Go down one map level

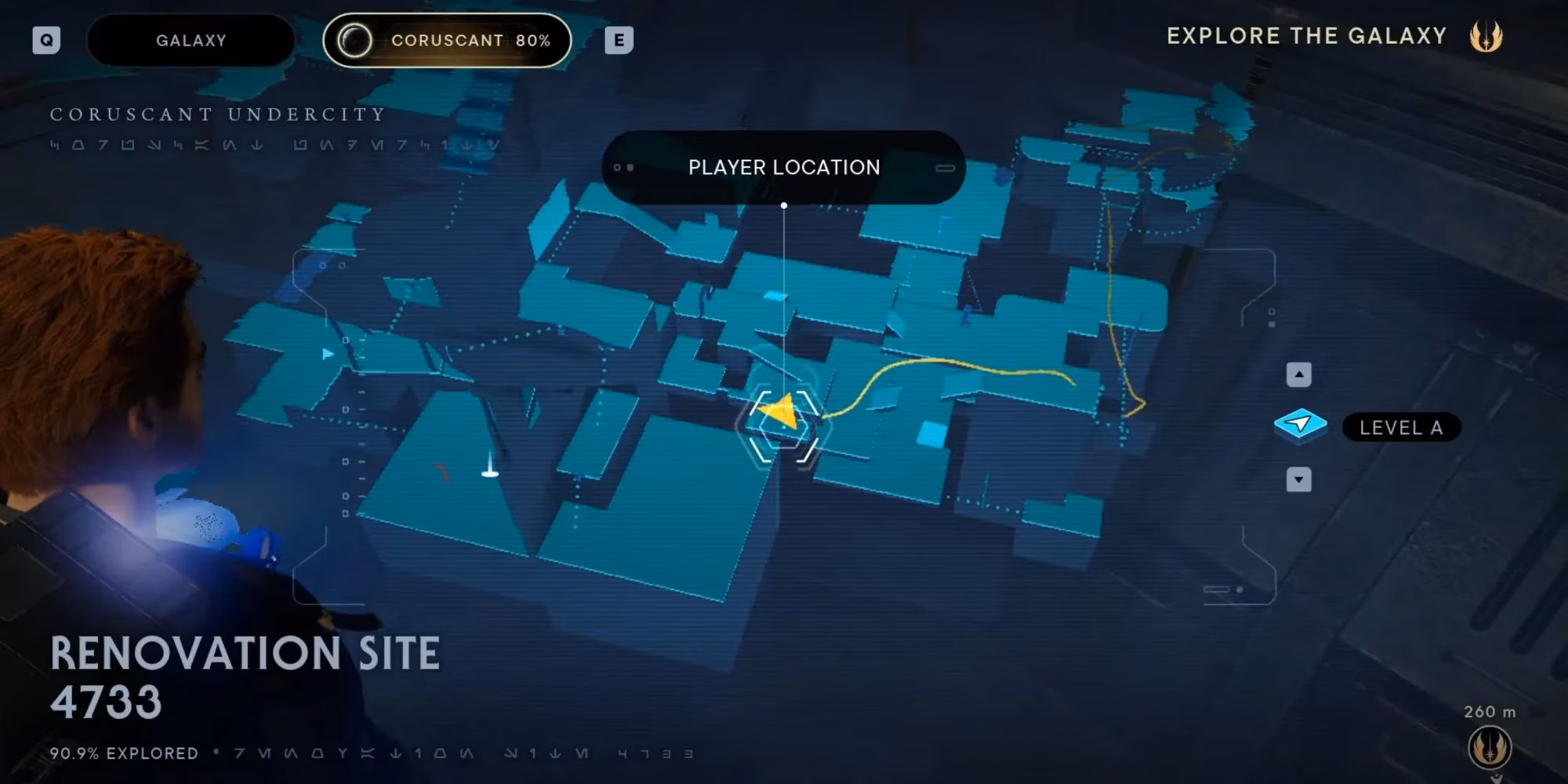pyautogui.click(x=1298, y=479)
